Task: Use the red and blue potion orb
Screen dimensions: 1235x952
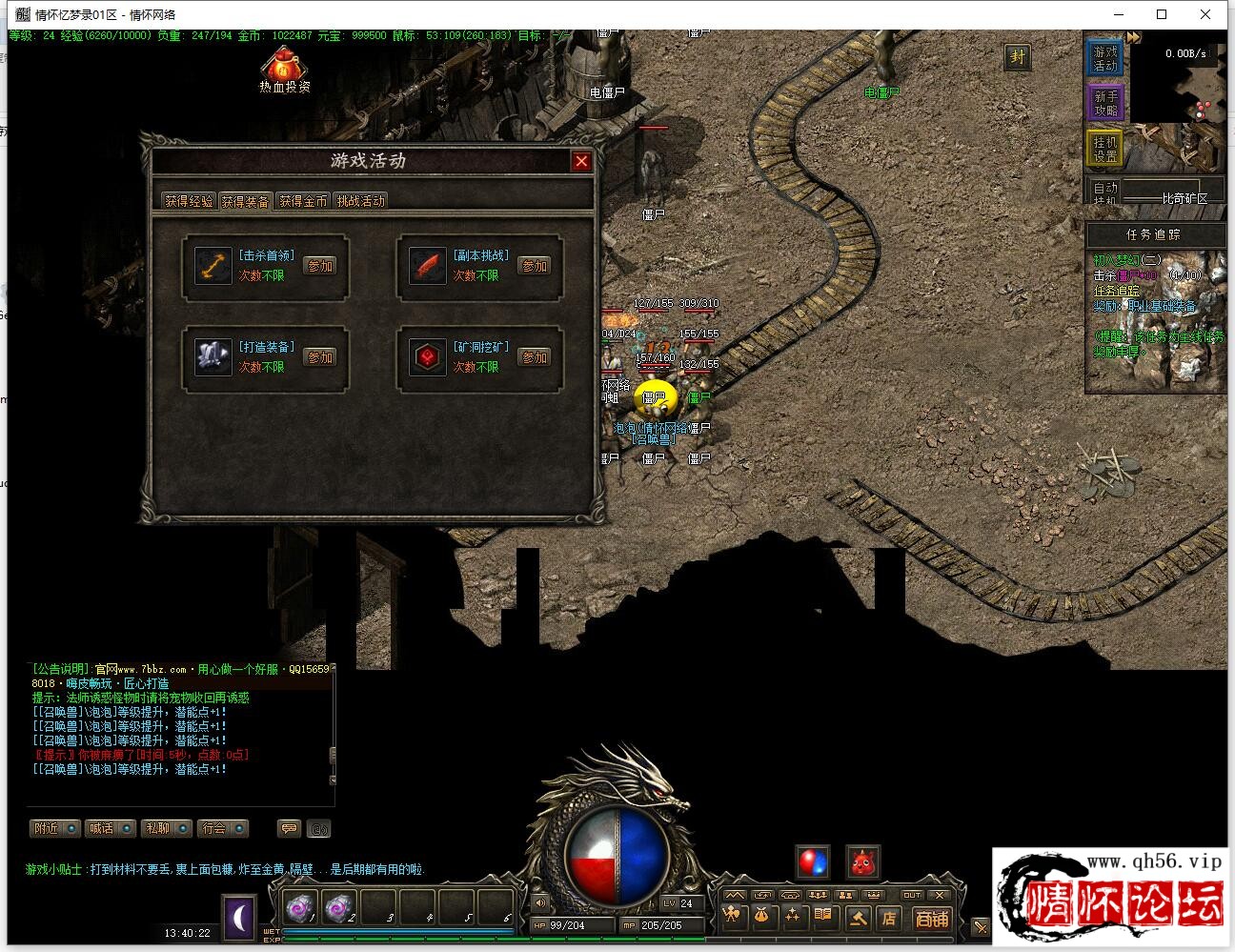Action: pyautogui.click(x=812, y=862)
